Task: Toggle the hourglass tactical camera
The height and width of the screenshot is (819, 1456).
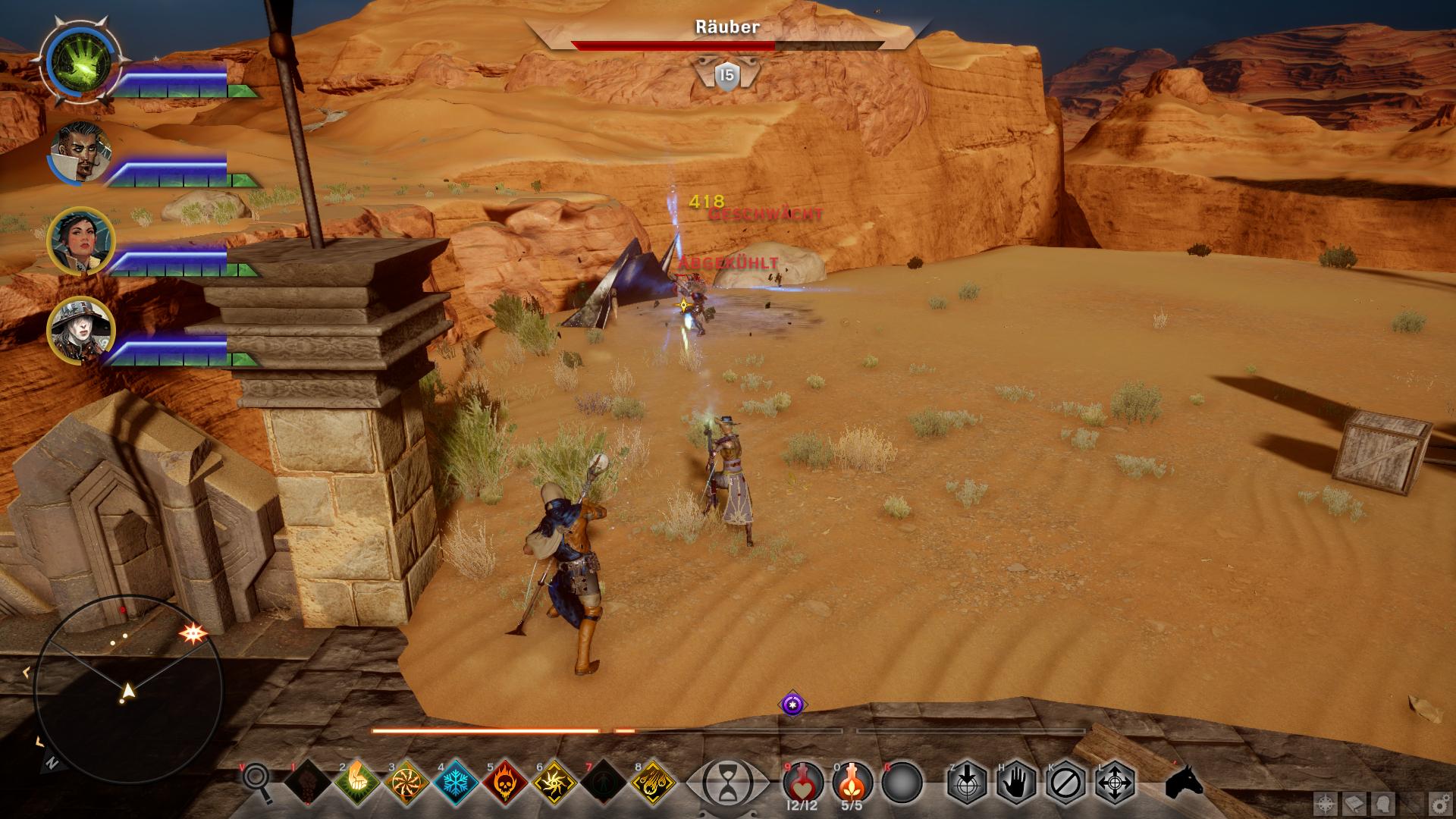Action: 726,782
